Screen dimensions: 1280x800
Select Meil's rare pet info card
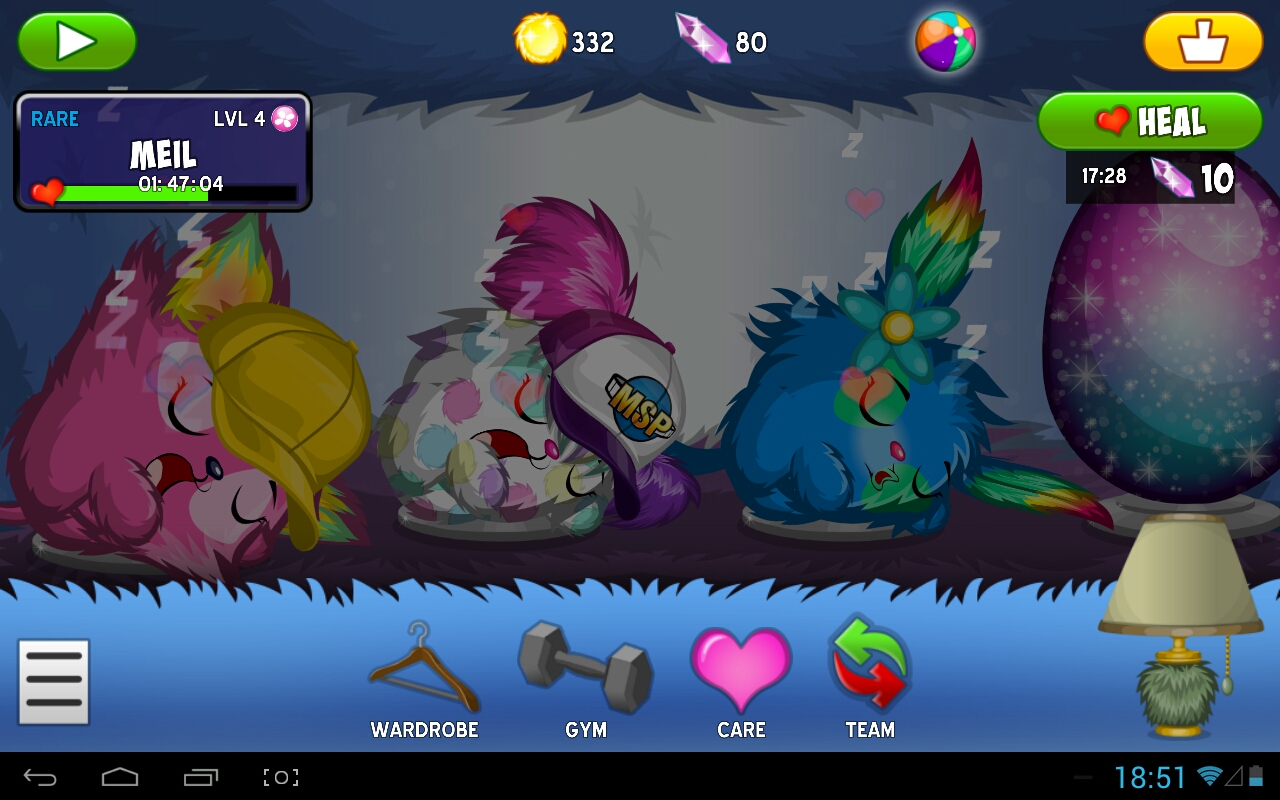pyautogui.click(x=162, y=150)
